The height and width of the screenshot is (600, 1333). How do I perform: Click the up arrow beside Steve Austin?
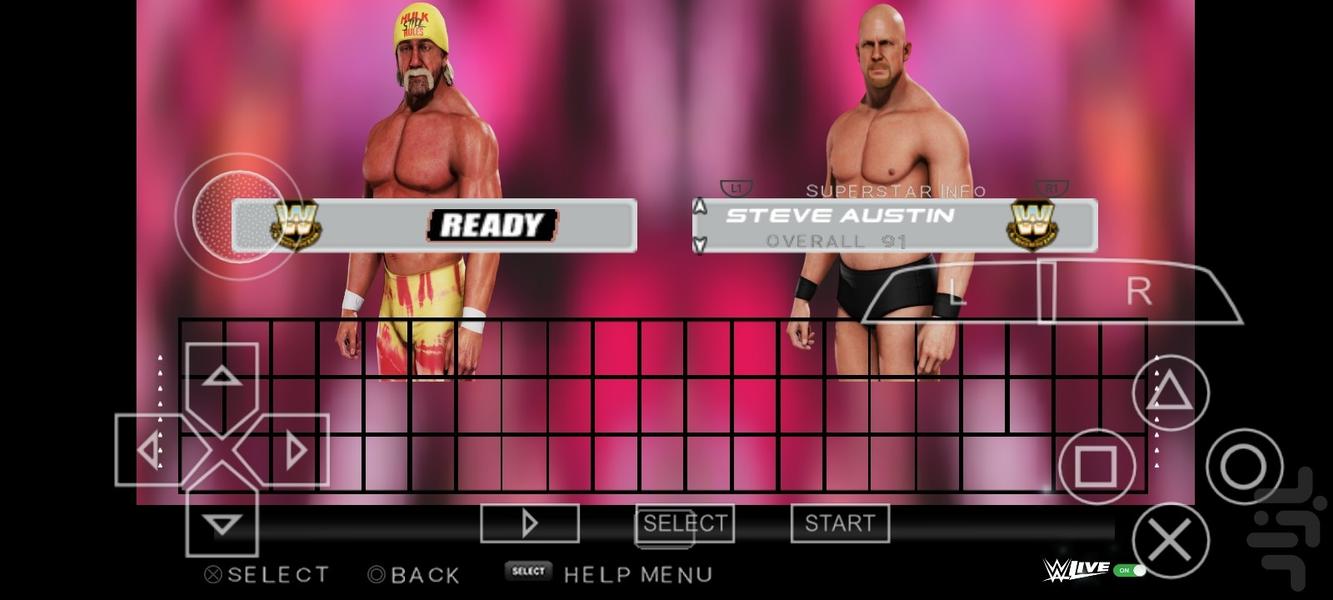(700, 207)
